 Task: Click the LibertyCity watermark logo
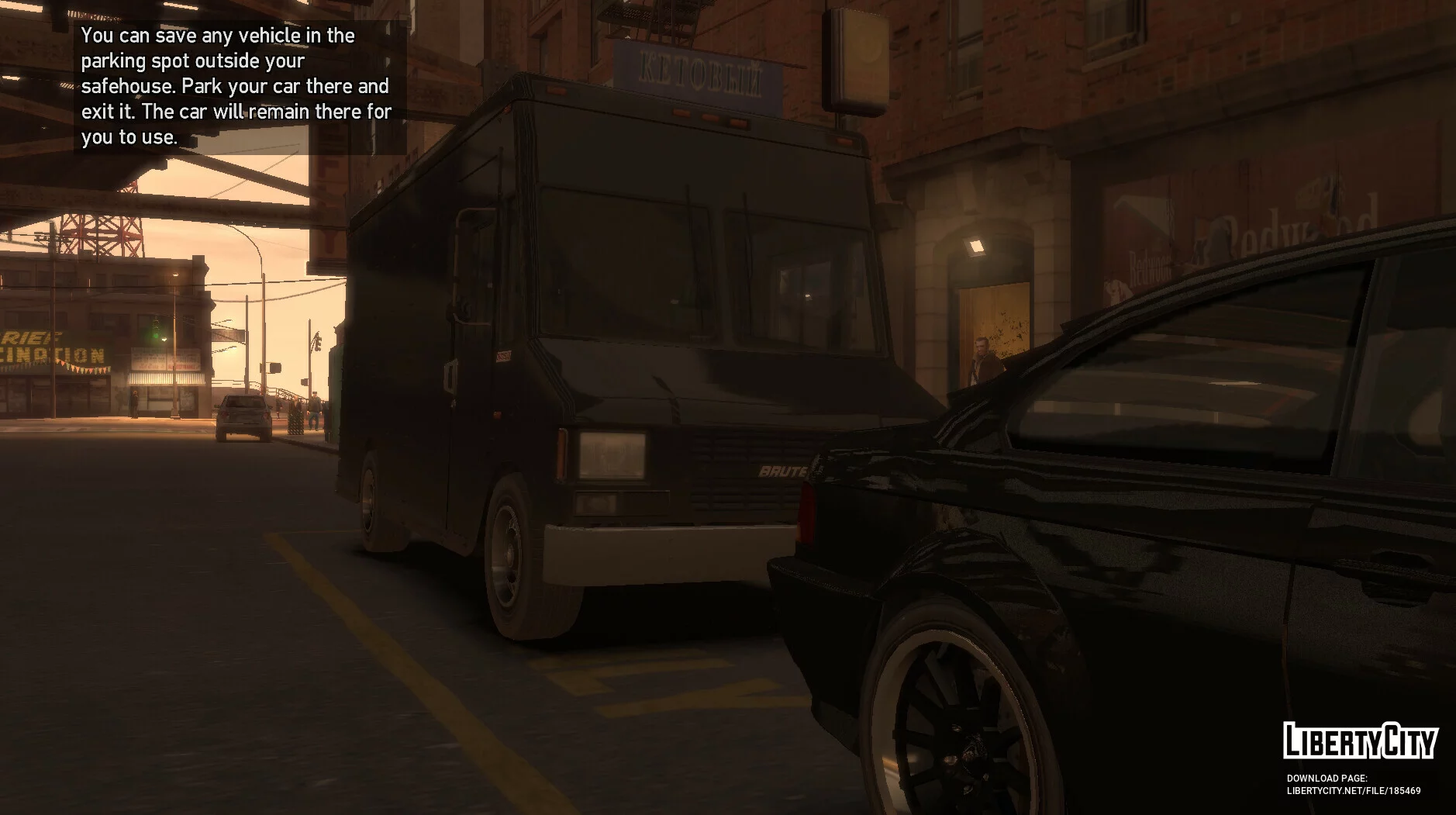click(x=1360, y=741)
